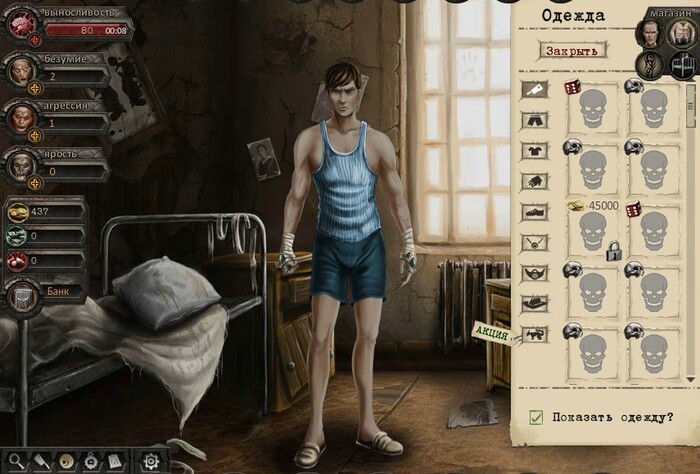Select the hat clothing category
700x474 pixels.
(534, 303)
